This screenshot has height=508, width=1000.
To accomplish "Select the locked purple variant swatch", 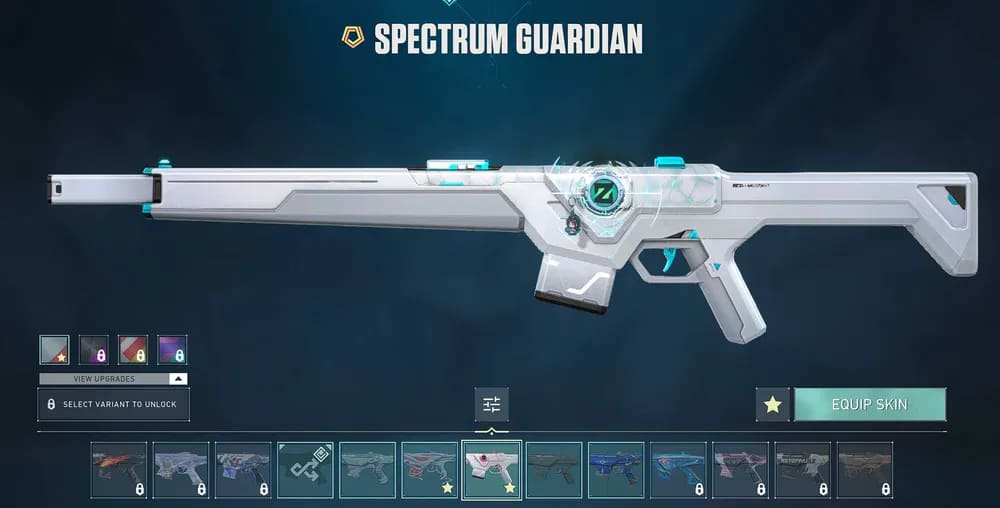I will pyautogui.click(x=172, y=350).
